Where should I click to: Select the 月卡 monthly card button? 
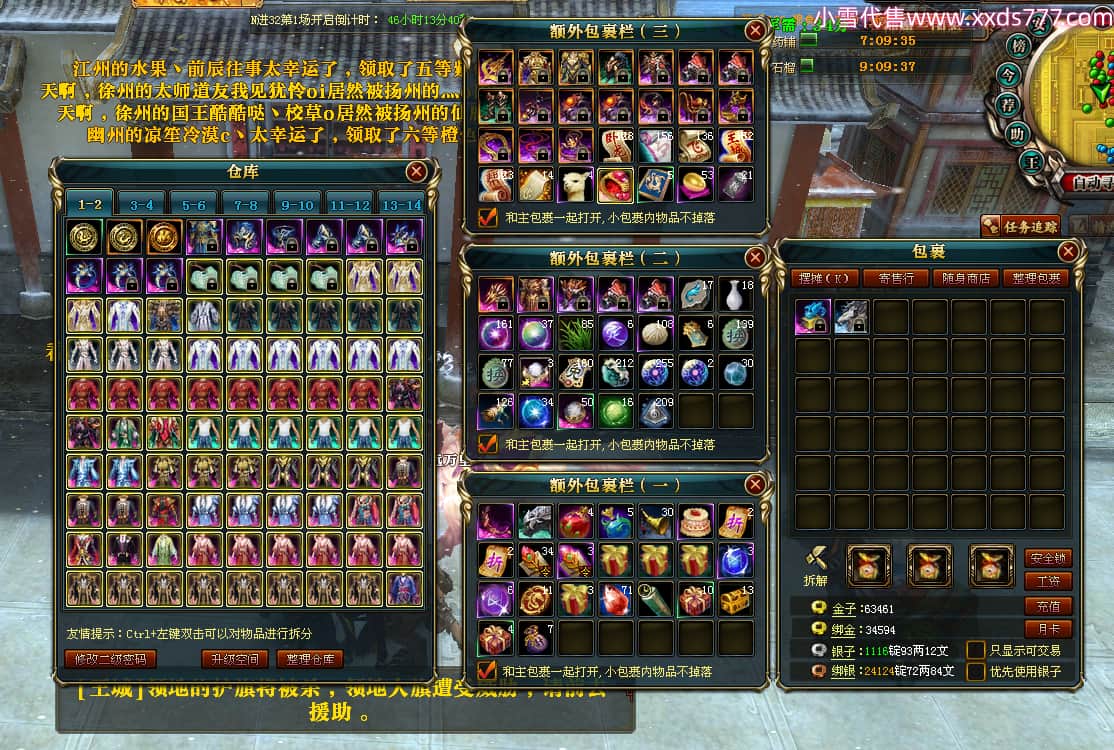1048,629
